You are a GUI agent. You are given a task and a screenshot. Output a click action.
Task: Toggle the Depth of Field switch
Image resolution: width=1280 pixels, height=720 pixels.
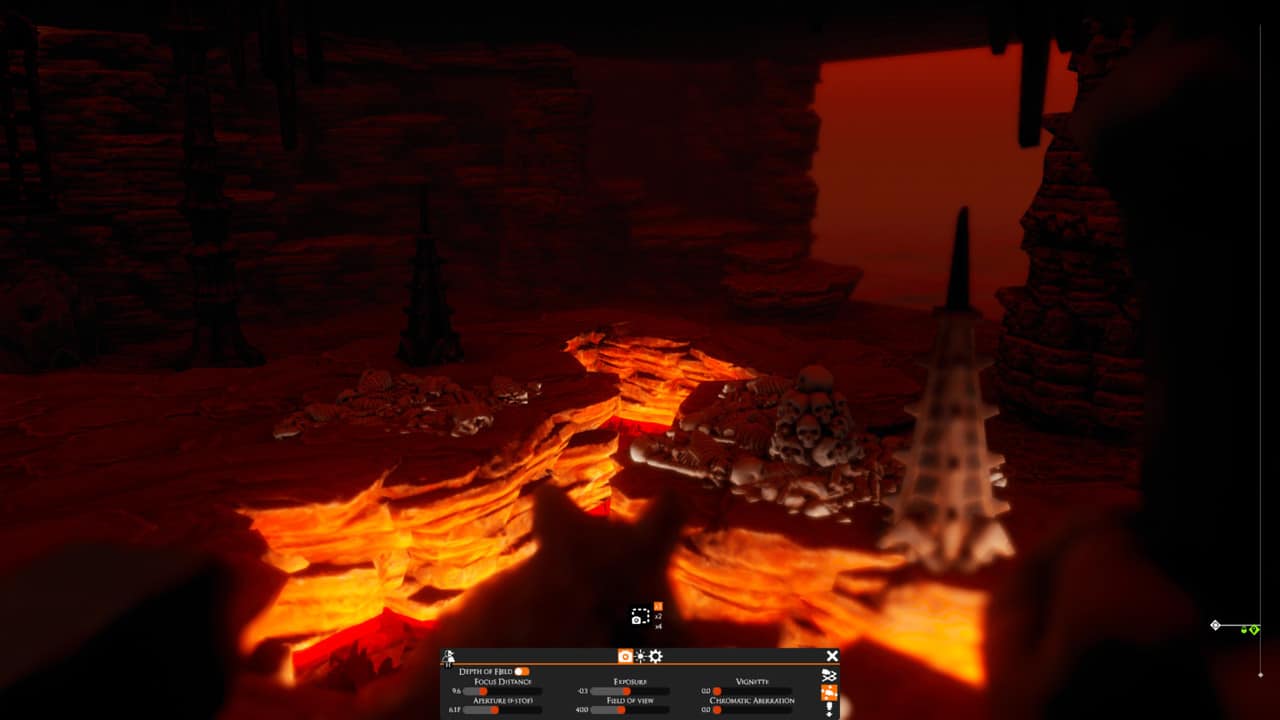pyautogui.click(x=522, y=671)
